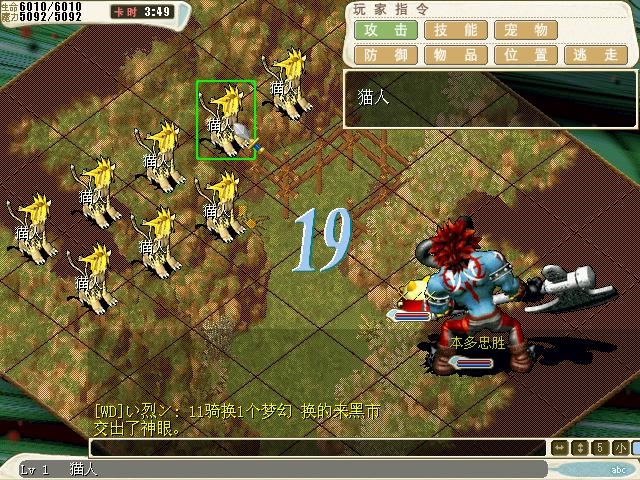Toggle the 小 font size button
This screenshot has height=480, width=640.
[621, 448]
